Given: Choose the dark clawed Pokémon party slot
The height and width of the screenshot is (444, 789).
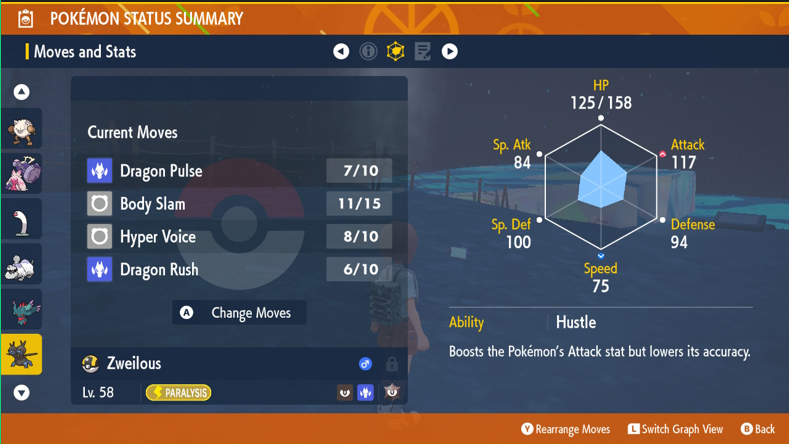Looking at the screenshot, I should click(21, 311).
